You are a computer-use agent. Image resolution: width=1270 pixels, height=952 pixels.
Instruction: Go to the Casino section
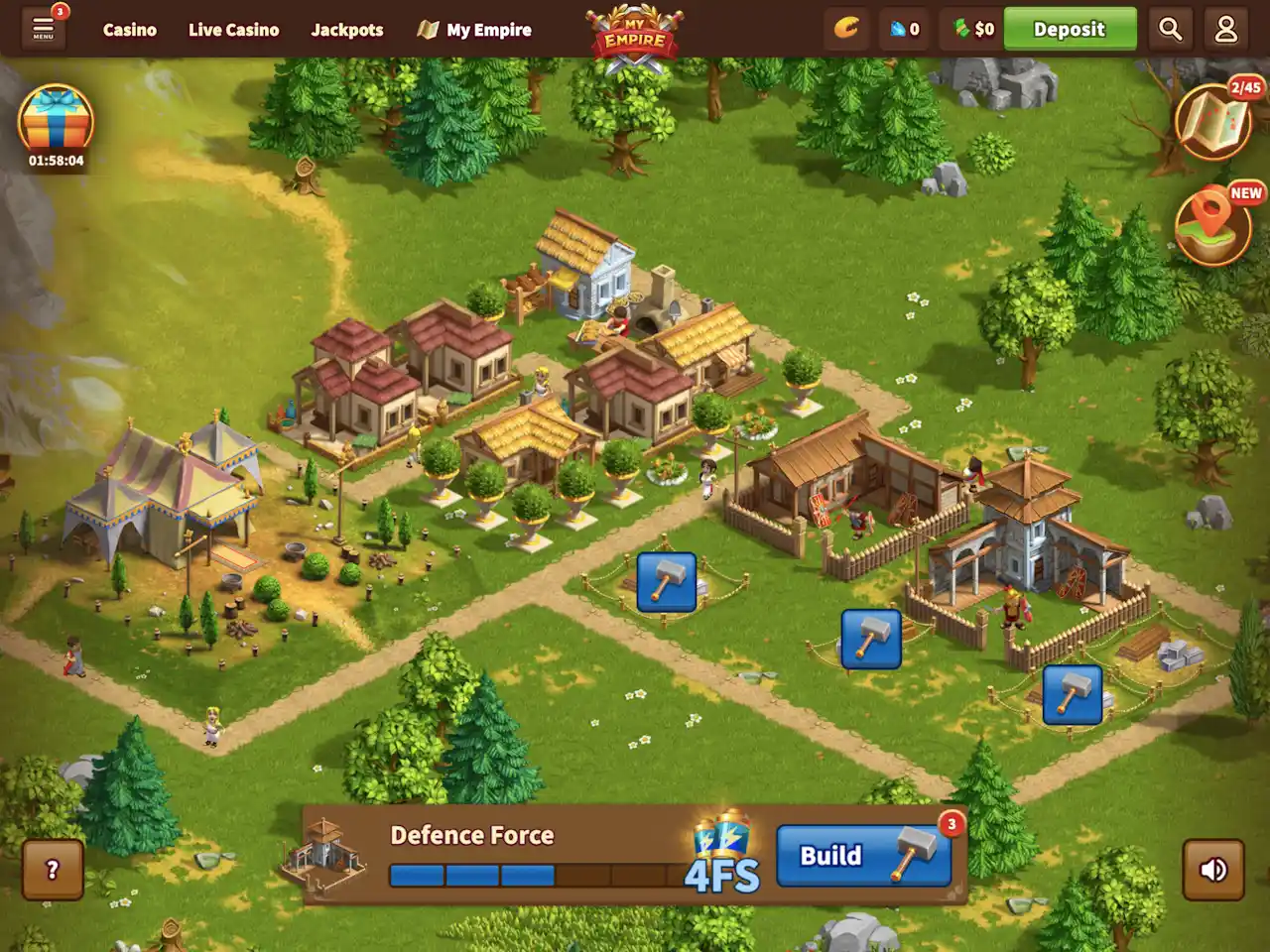click(130, 30)
